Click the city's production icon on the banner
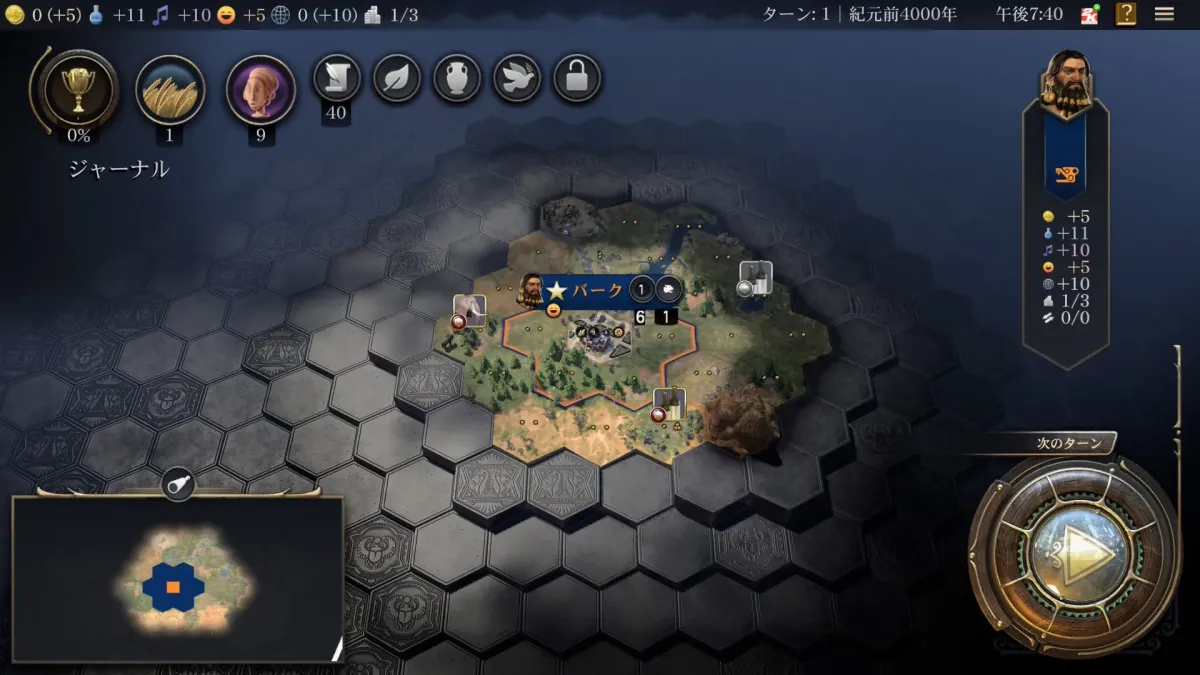 pos(669,291)
